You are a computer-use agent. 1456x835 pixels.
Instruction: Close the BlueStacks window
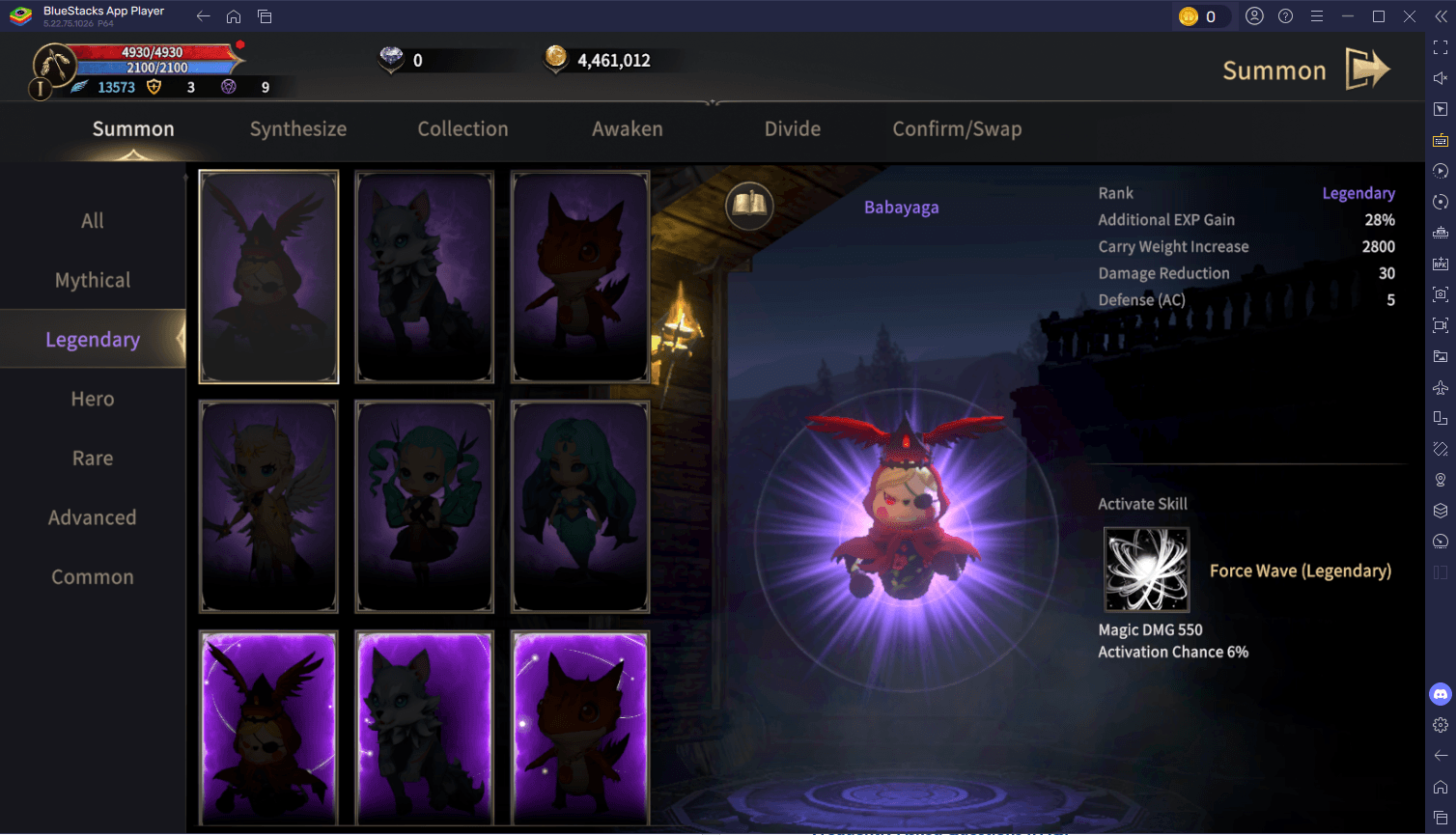1410,16
